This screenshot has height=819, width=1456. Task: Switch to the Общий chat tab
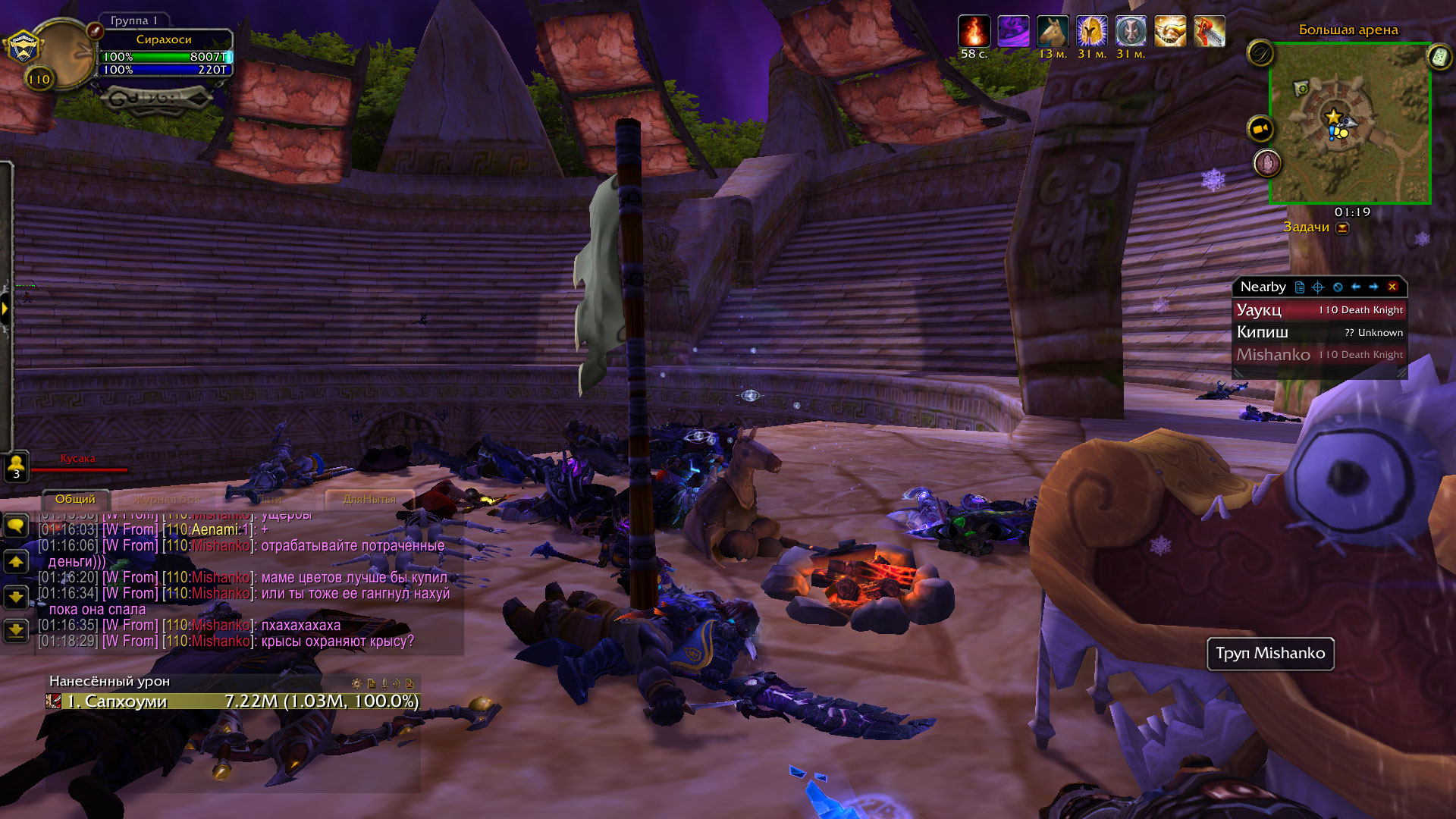(x=75, y=499)
